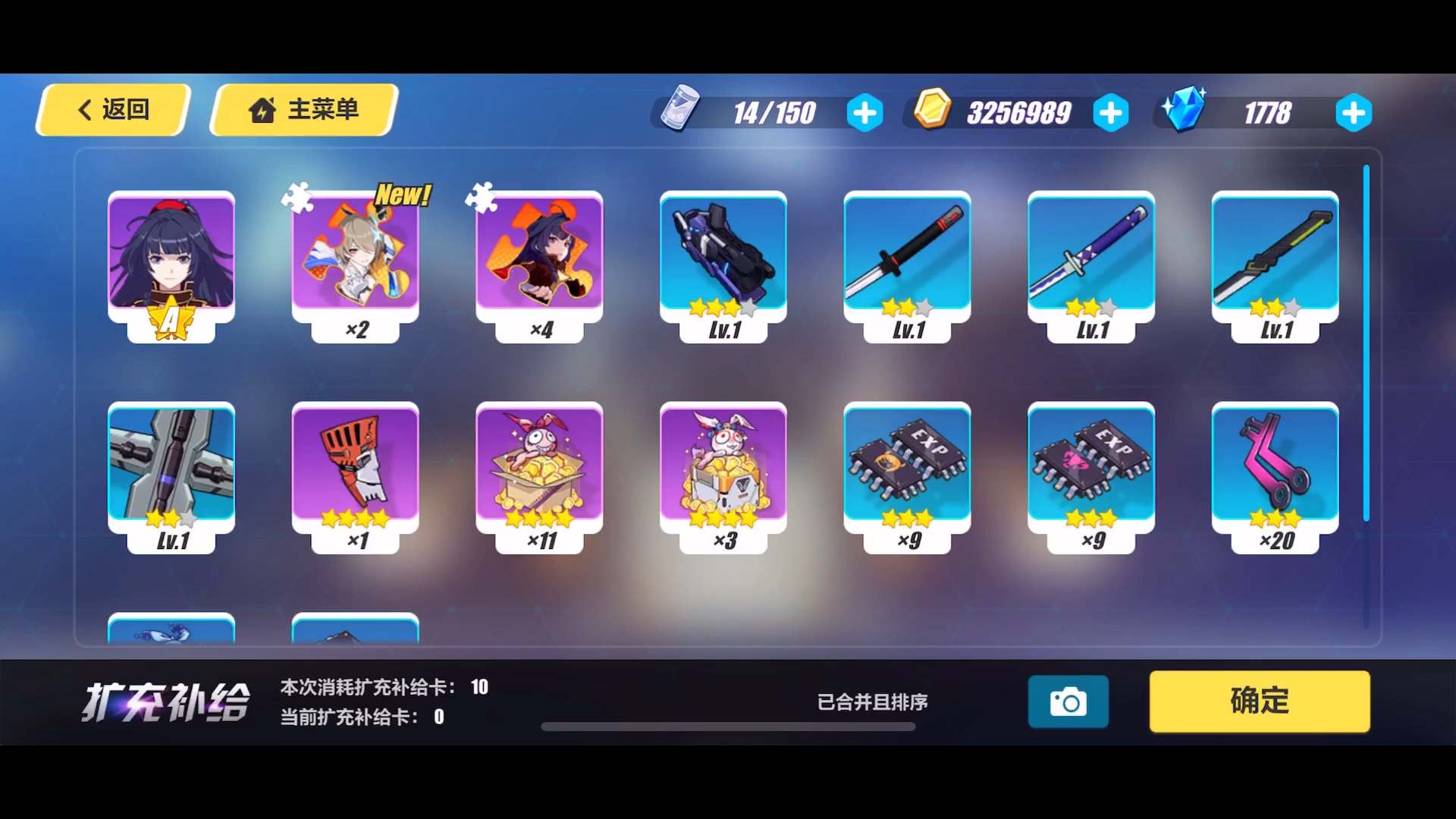Click the home icon on 主菜单 button
The width and height of the screenshot is (1456, 819).
[x=262, y=109]
